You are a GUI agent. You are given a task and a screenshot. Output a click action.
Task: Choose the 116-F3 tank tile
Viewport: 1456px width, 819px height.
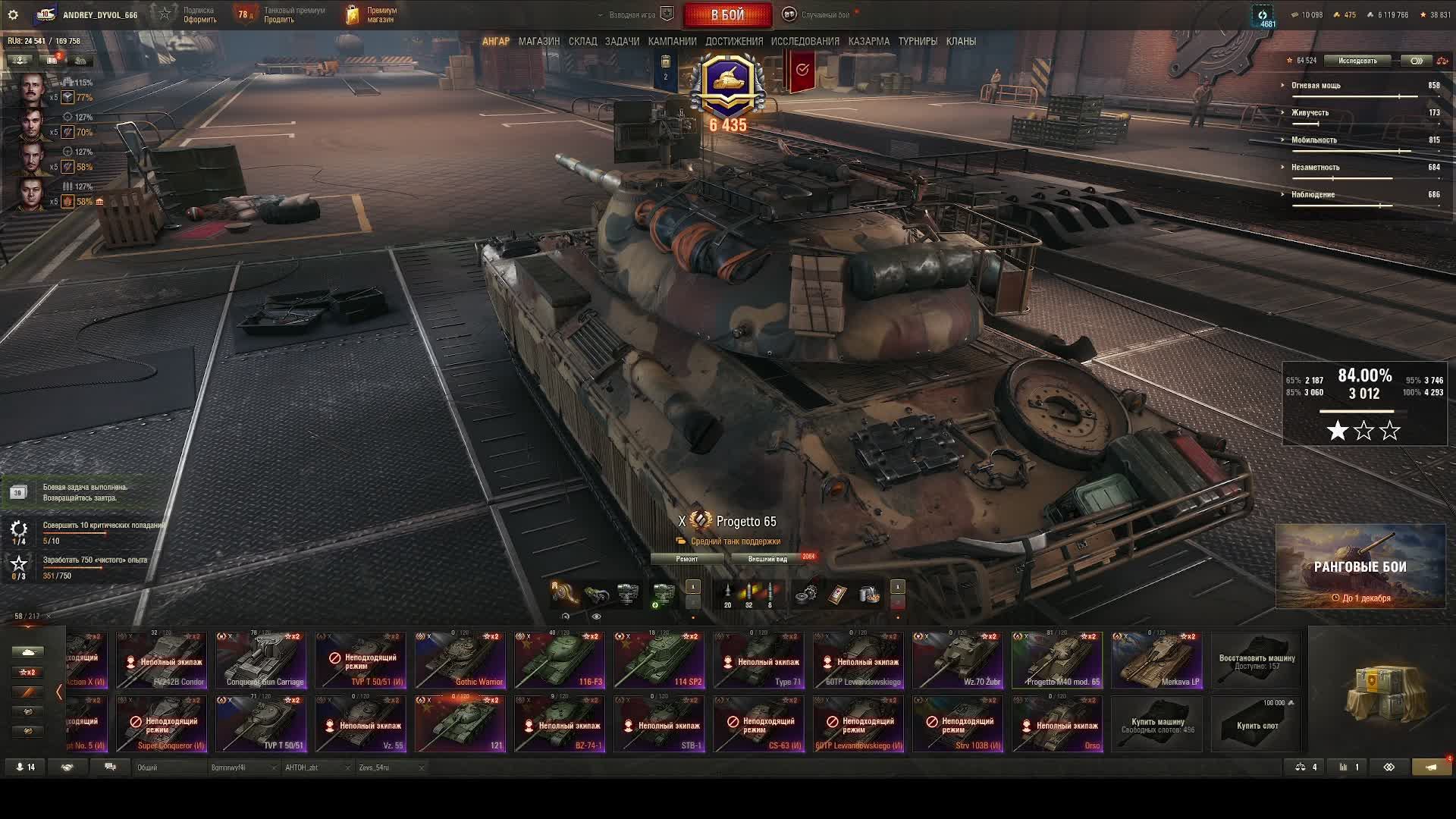pyautogui.click(x=560, y=661)
